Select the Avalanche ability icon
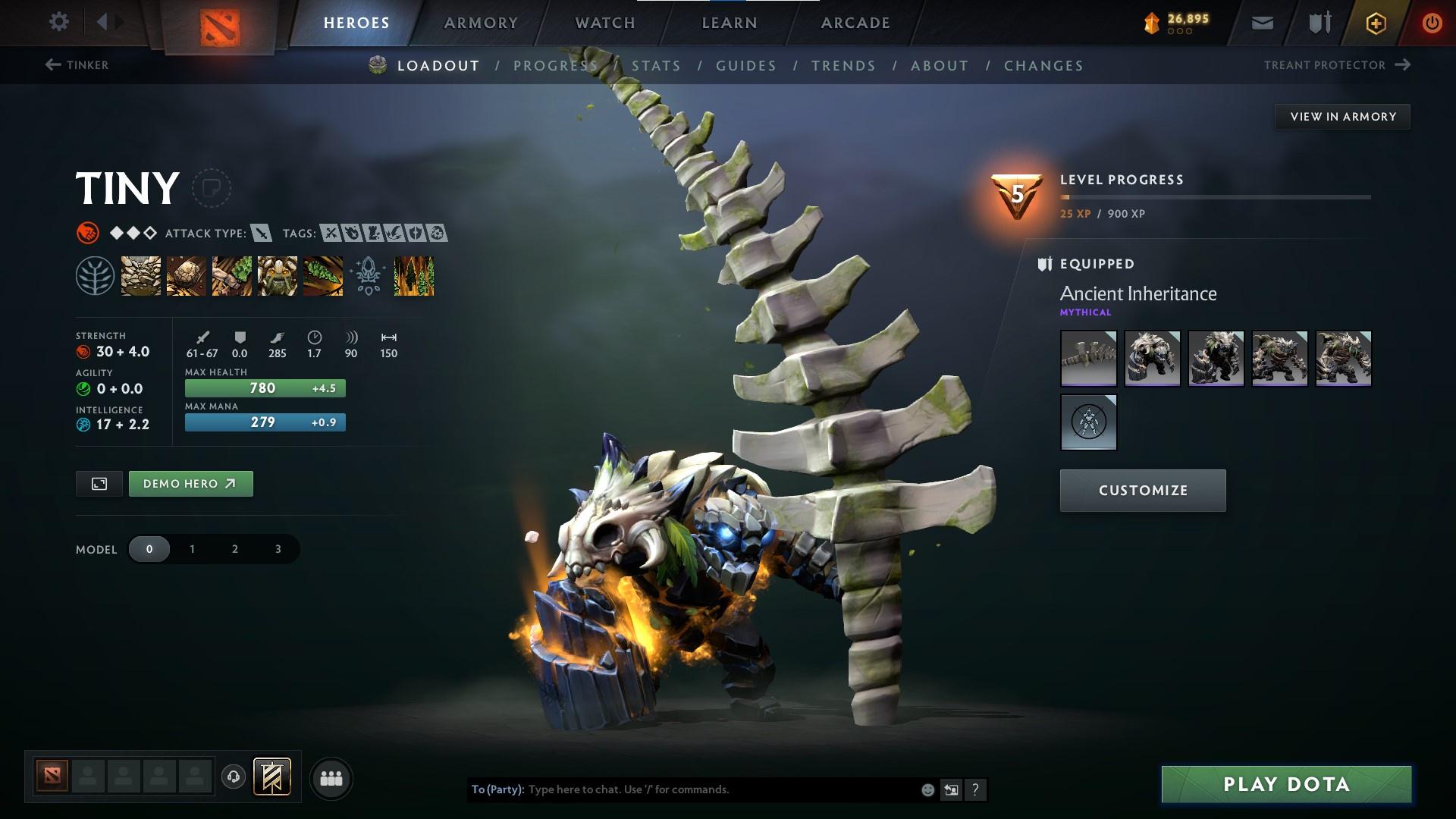 140,275
